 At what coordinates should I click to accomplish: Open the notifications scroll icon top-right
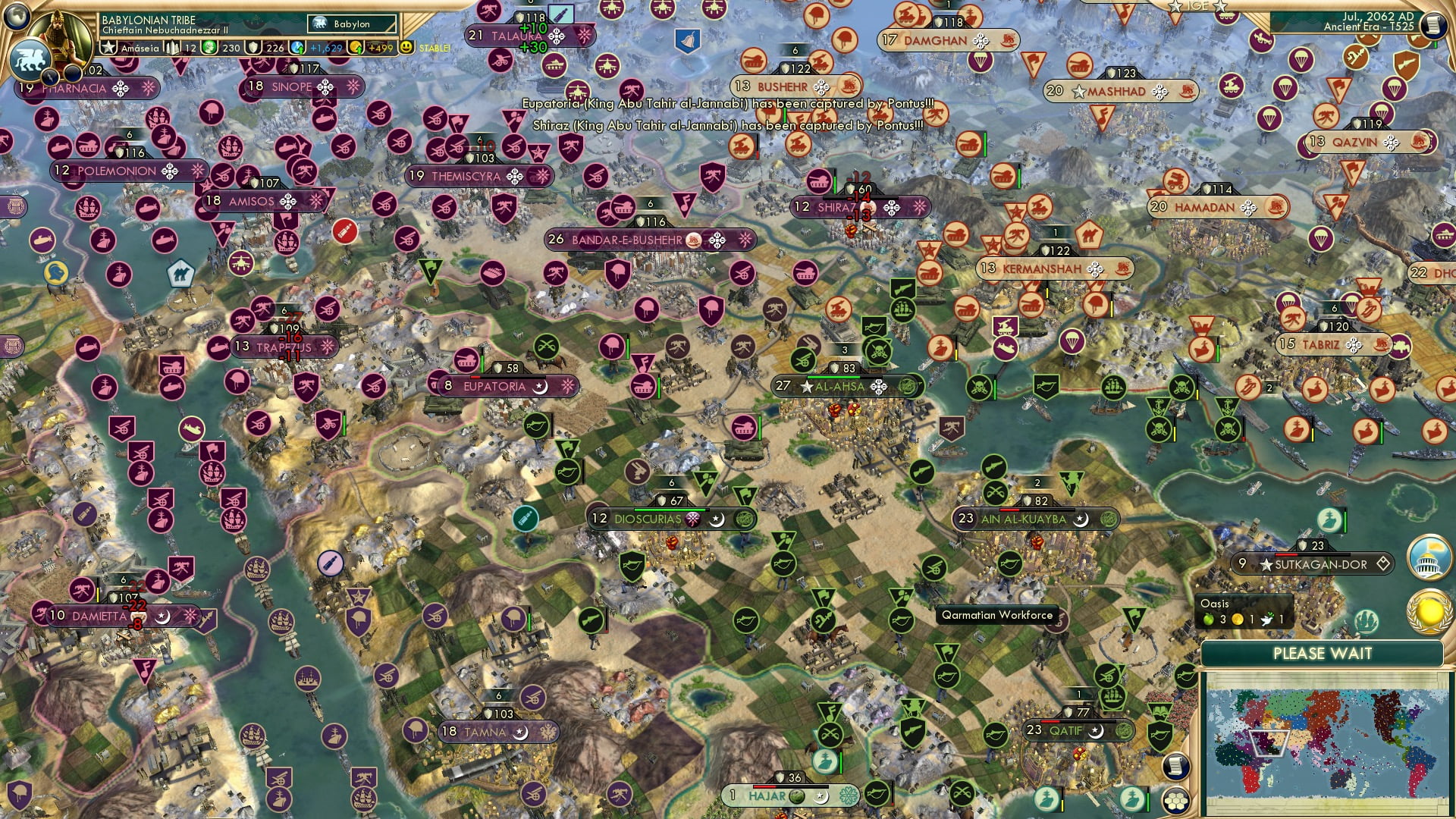tap(1434, 24)
